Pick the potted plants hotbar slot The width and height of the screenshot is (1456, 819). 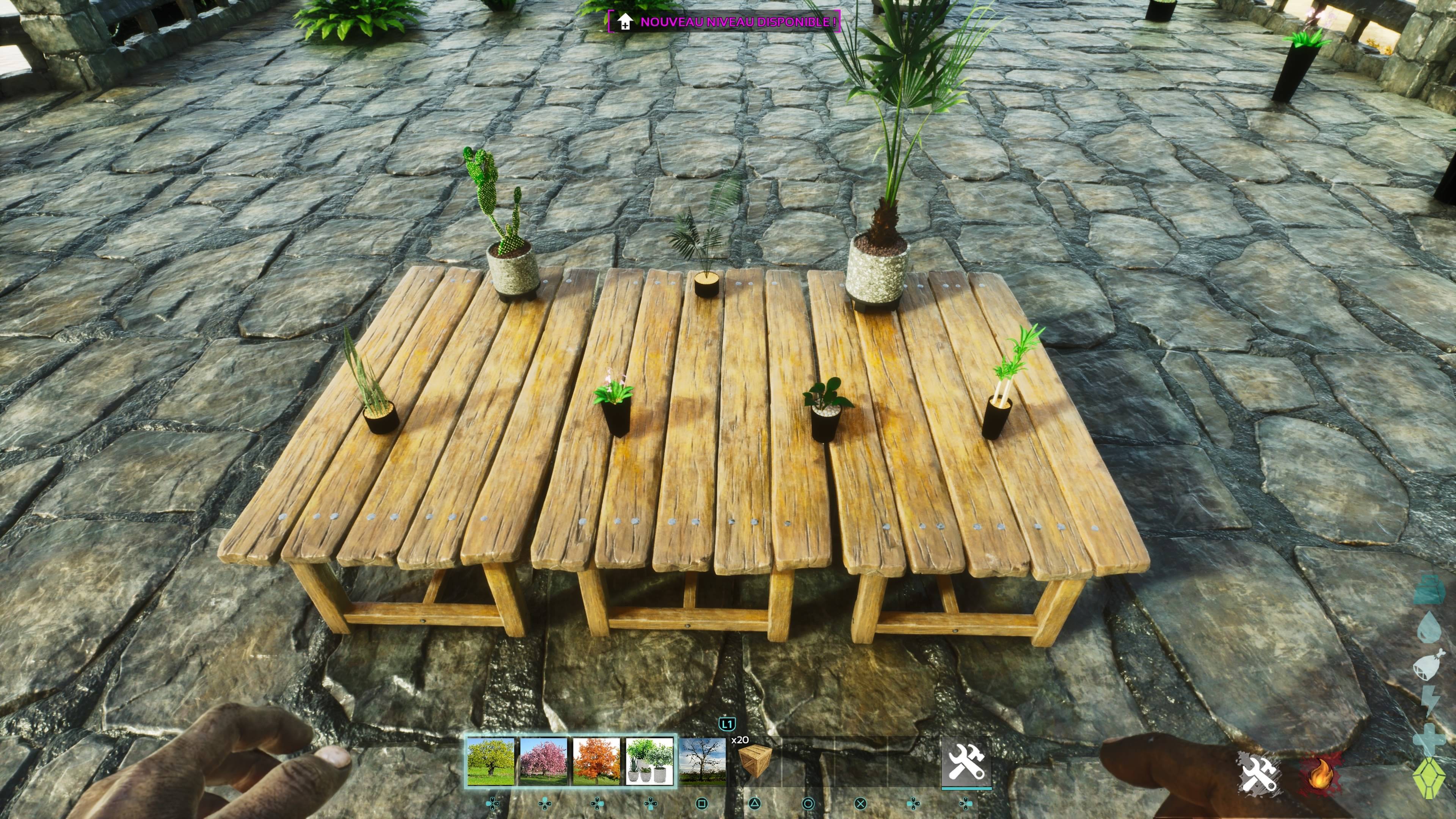click(x=650, y=761)
